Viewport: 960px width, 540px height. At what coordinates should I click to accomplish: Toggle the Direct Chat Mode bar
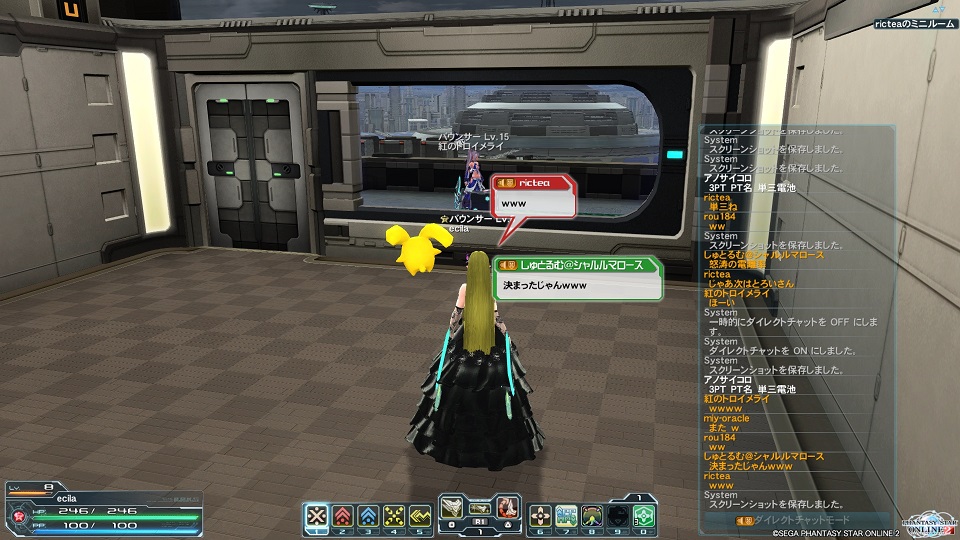click(x=778, y=520)
